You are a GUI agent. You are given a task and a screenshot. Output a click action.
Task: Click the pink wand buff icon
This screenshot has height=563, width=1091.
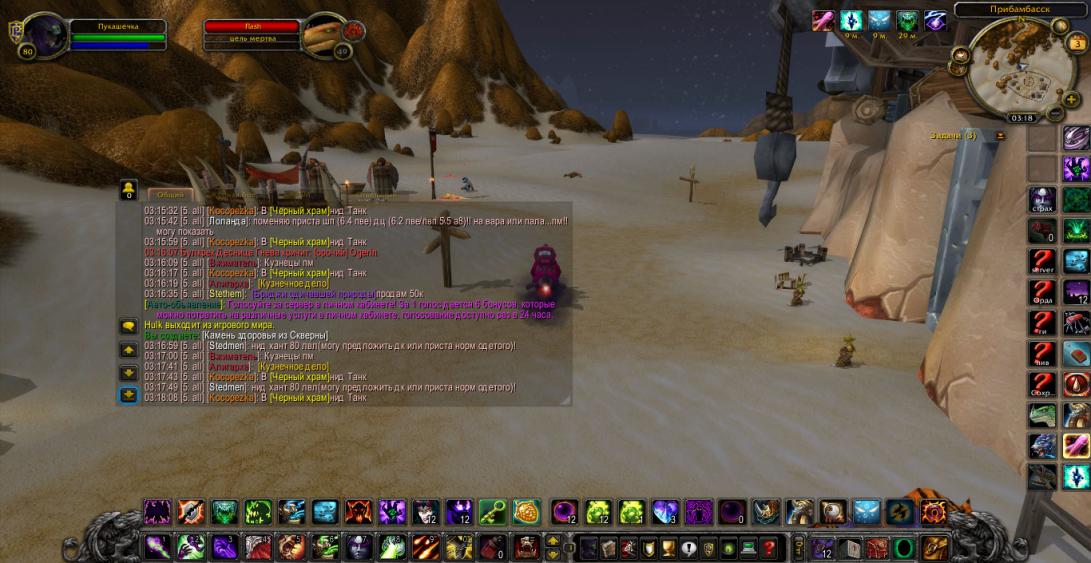(x=824, y=21)
